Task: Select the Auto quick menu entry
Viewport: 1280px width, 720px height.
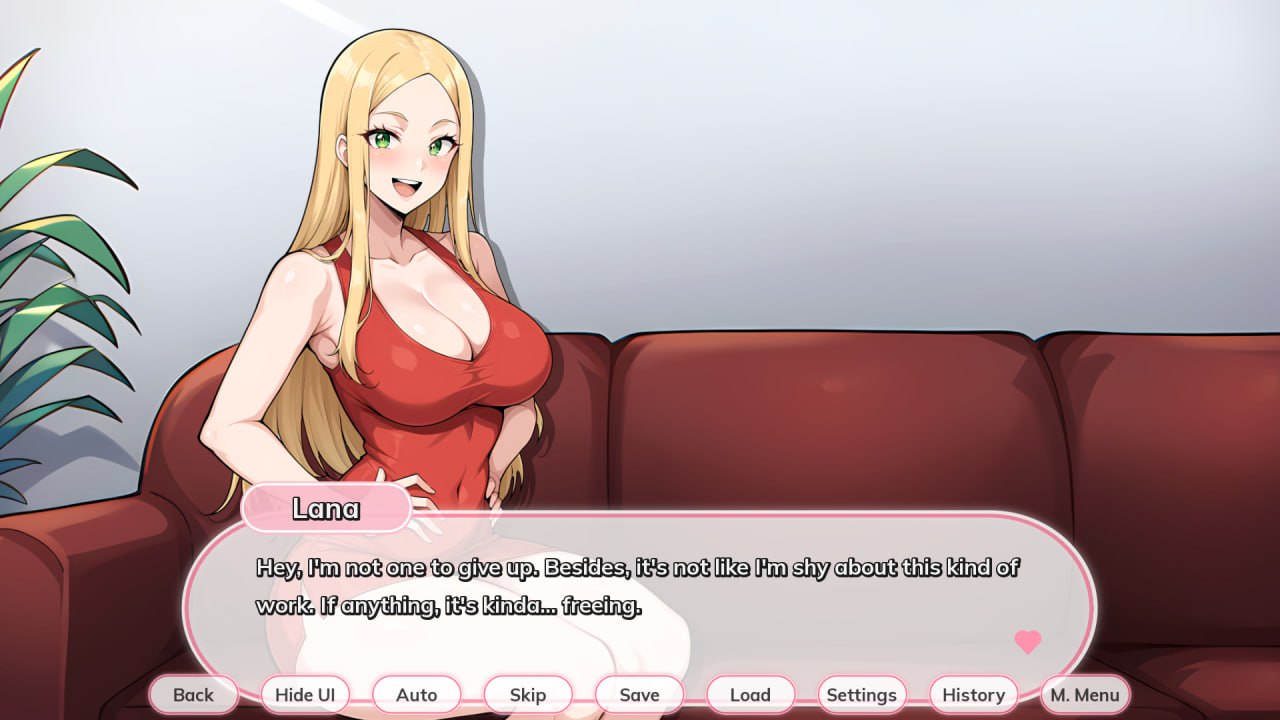Action: click(417, 694)
